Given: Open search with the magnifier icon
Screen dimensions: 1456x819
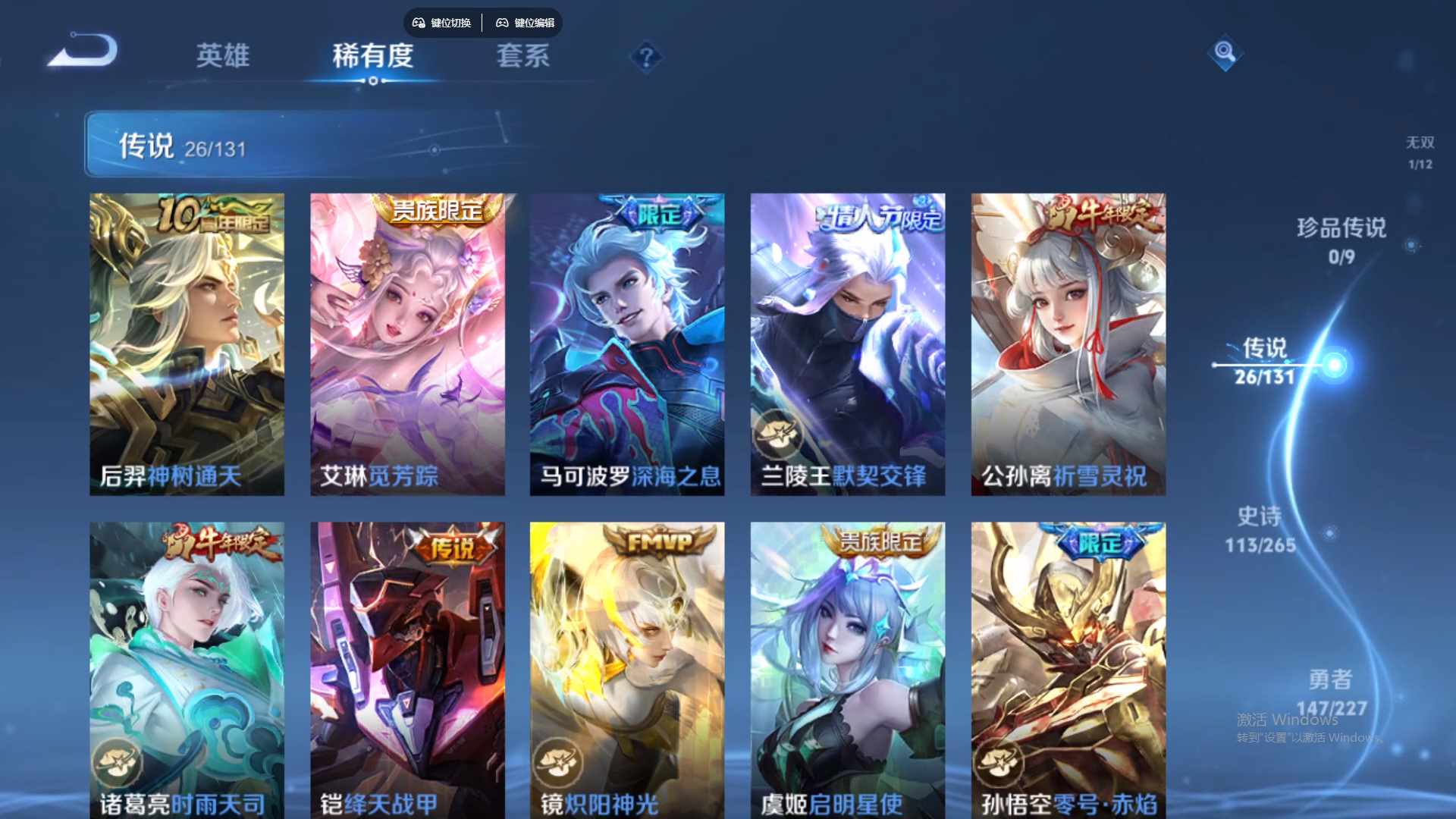Looking at the screenshot, I should coord(1224,54).
